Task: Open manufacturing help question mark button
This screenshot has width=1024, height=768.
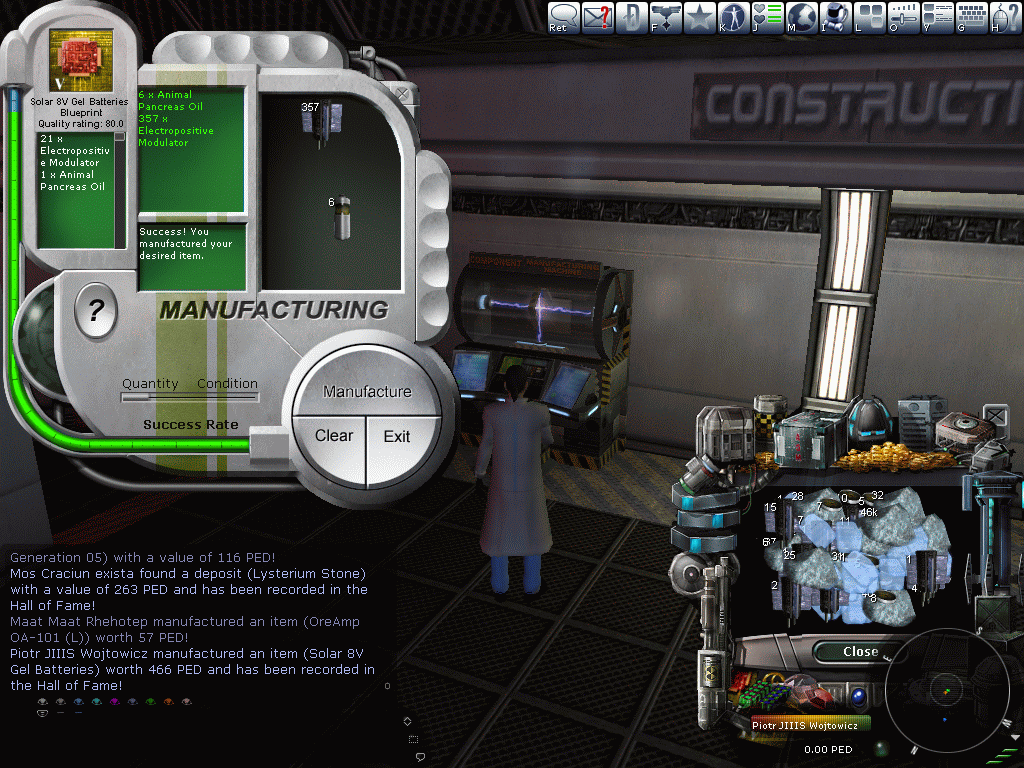Action: 96,311
